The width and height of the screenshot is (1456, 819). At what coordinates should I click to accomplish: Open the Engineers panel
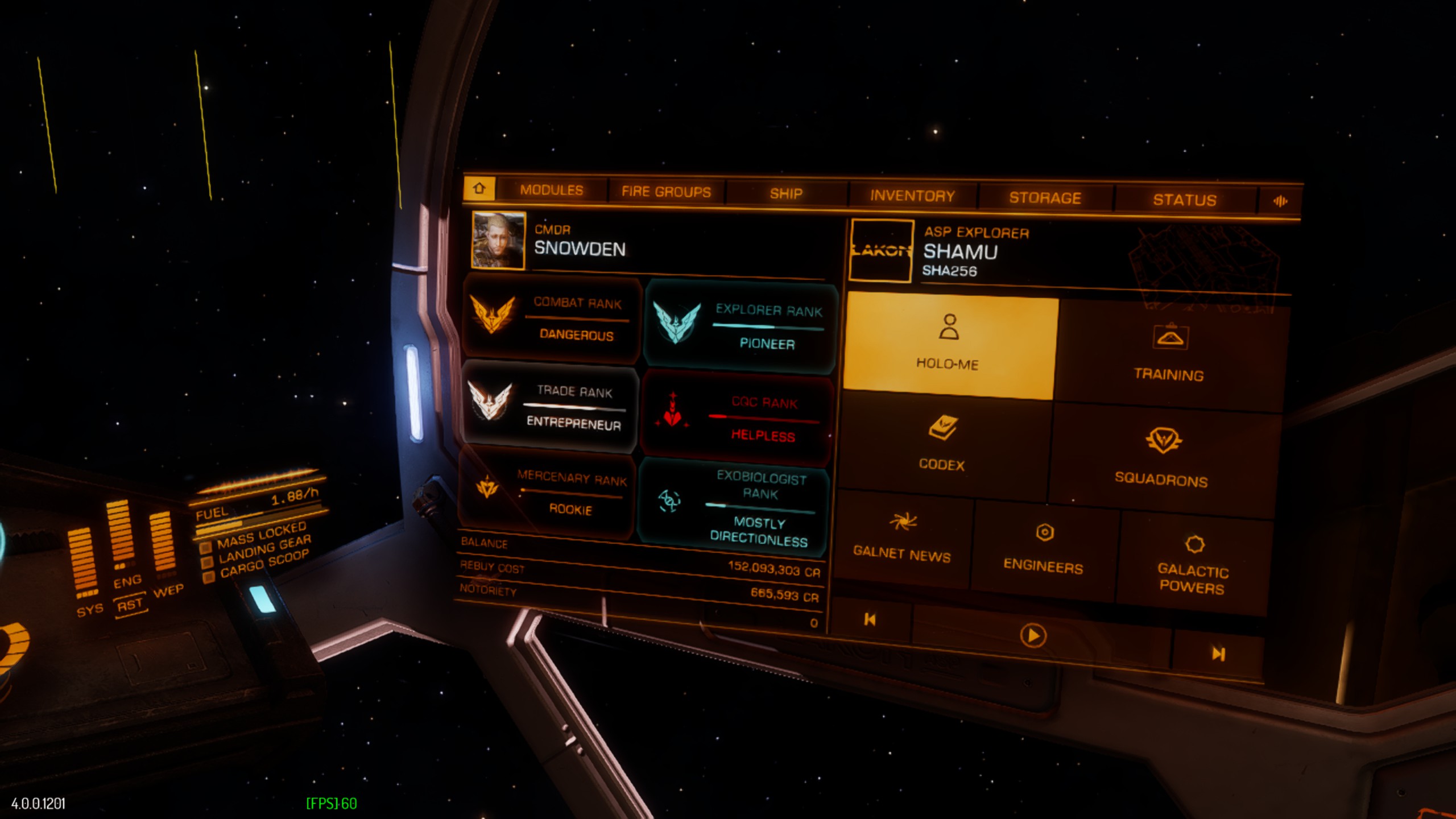pos(1044,549)
